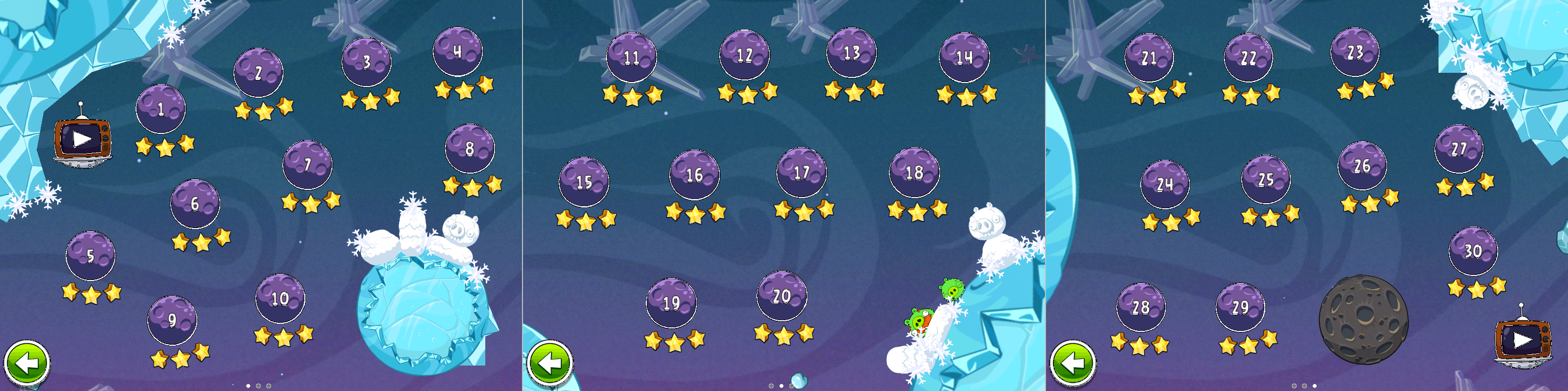
Task: Choose level 30 planet
Action: [1473, 250]
